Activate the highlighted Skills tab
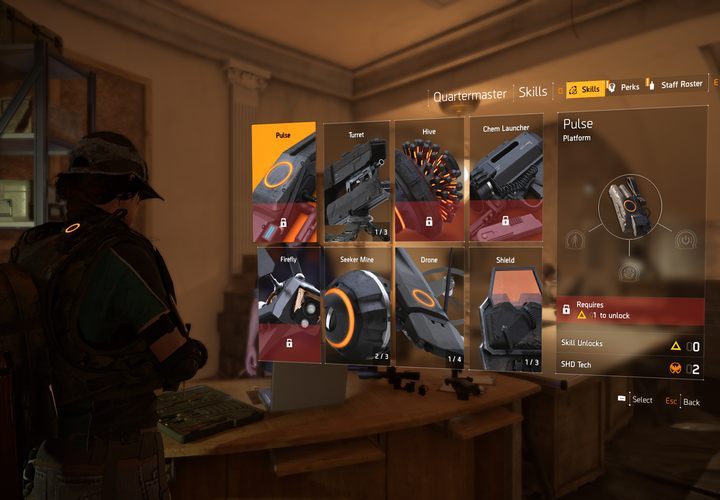720x500 pixels. tap(584, 89)
